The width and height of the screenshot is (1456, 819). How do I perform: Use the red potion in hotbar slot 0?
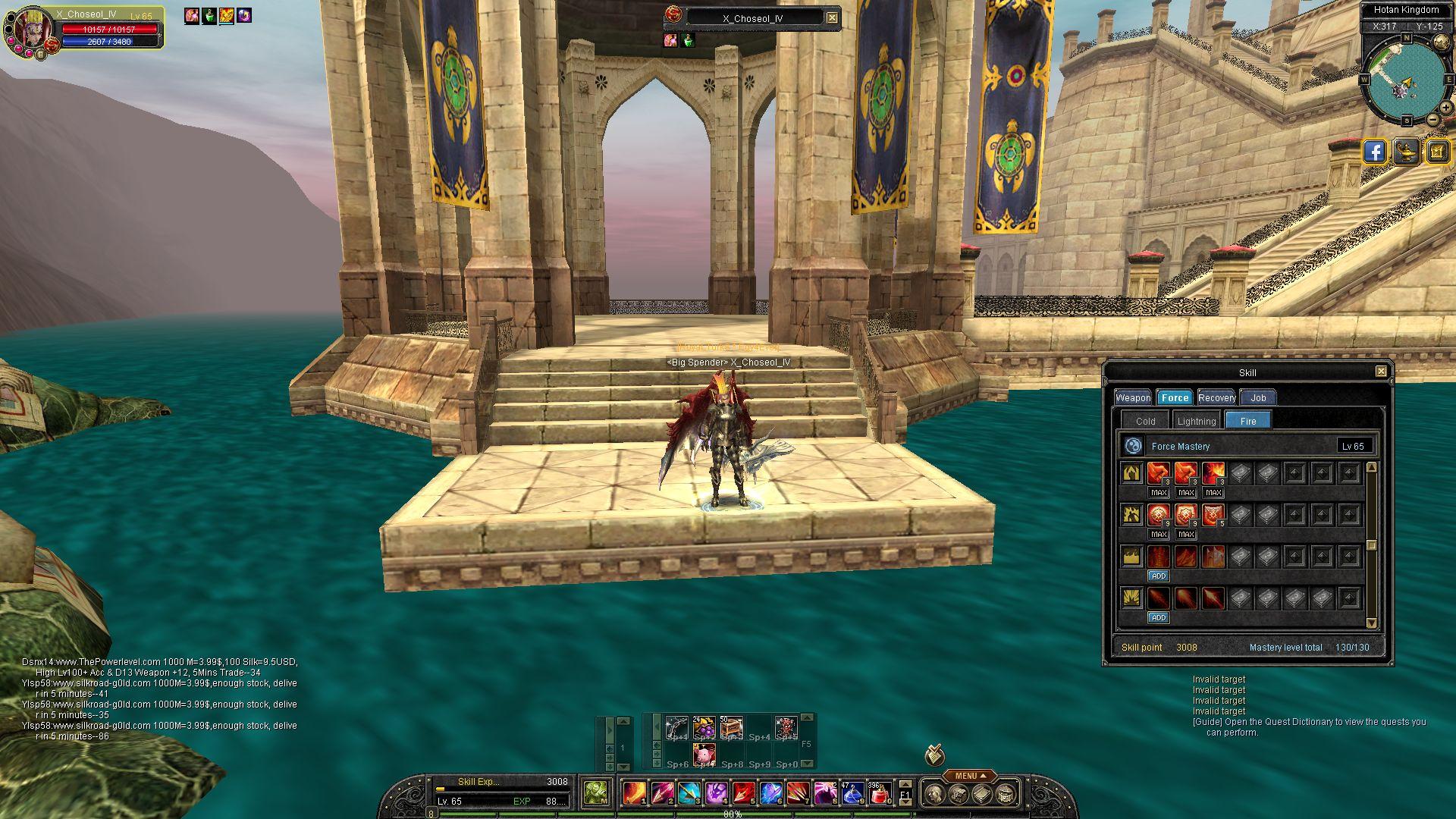point(880,793)
